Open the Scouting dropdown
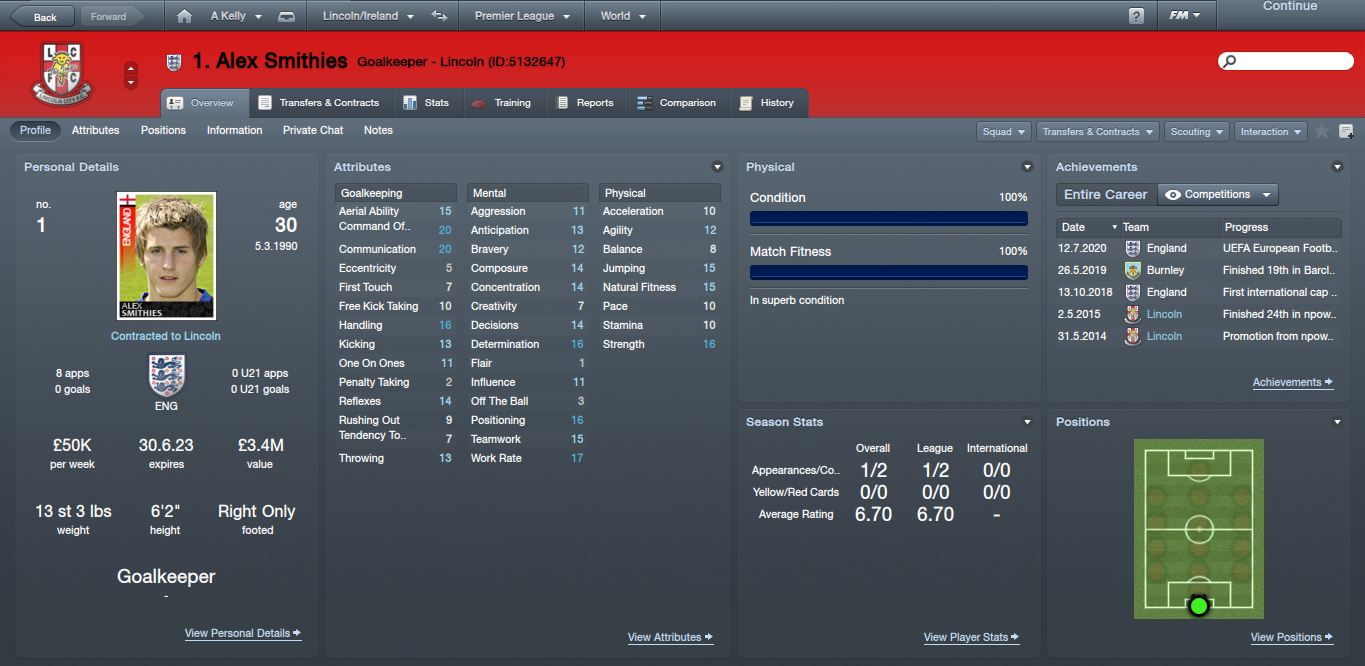 tap(1197, 131)
